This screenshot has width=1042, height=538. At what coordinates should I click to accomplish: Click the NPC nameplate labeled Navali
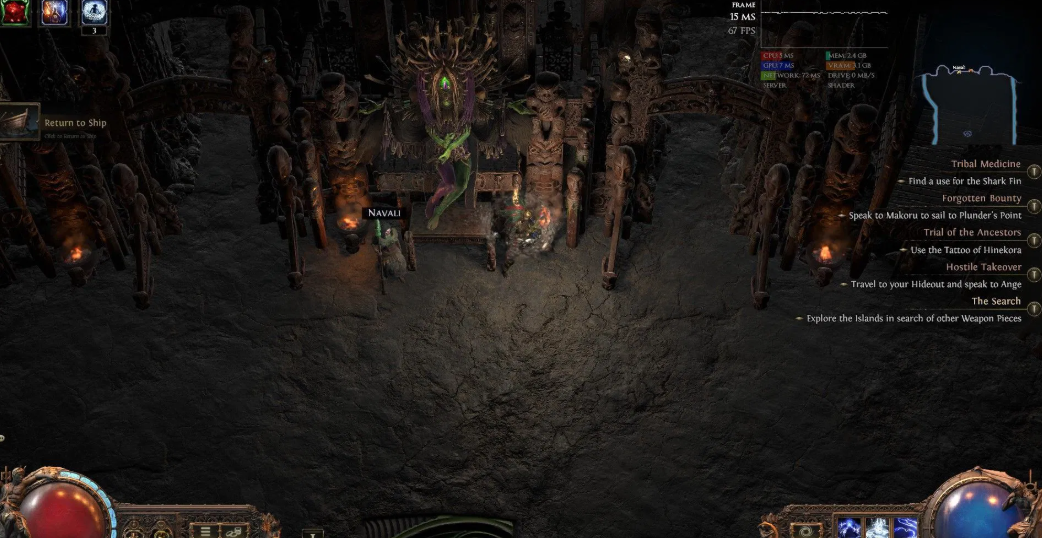click(384, 213)
